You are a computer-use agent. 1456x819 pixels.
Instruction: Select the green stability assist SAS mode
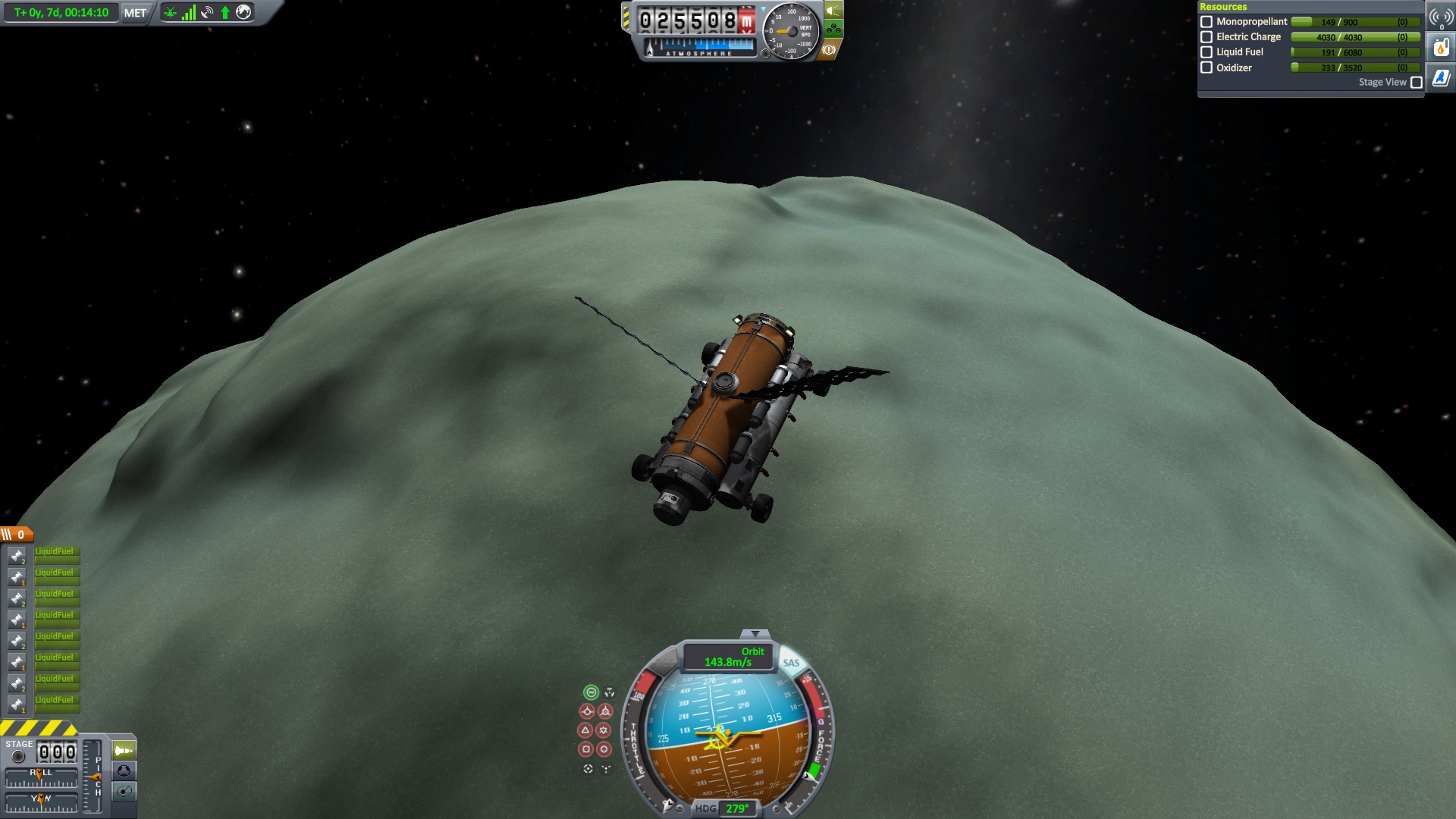point(591,692)
